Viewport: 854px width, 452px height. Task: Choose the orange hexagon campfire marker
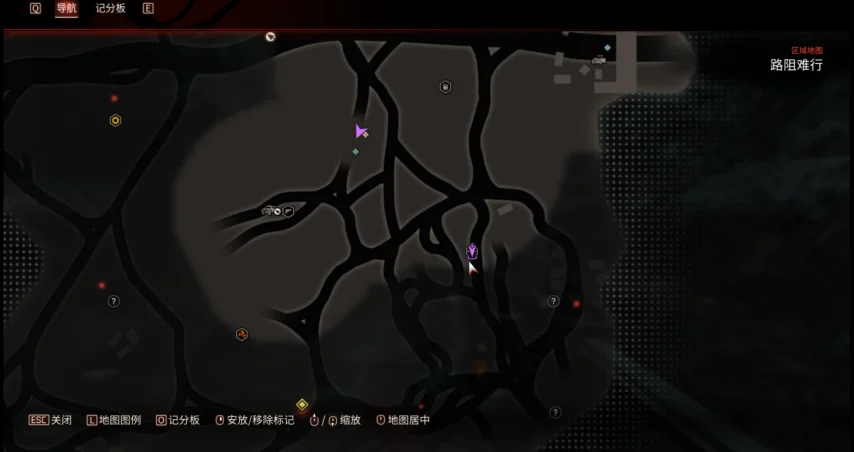(241, 334)
